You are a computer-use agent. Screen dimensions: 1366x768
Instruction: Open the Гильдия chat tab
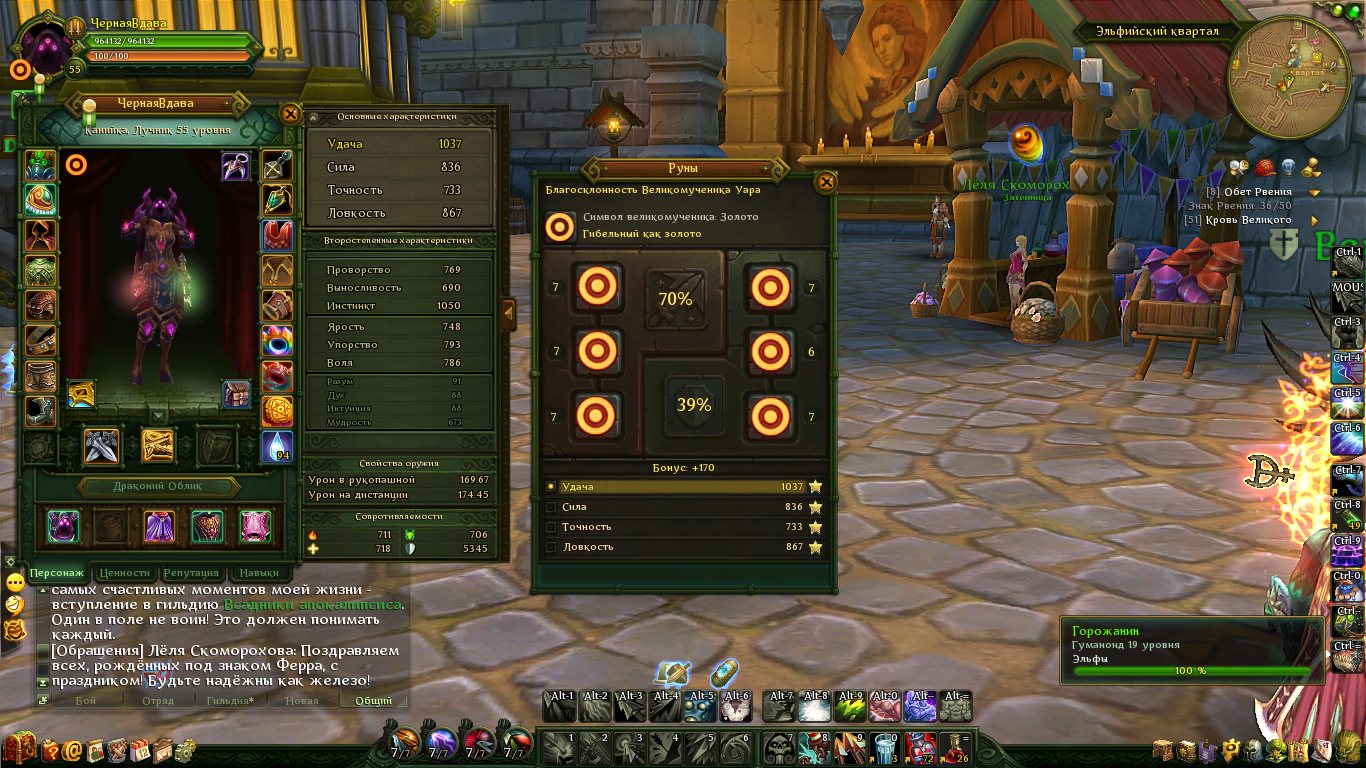[230, 700]
